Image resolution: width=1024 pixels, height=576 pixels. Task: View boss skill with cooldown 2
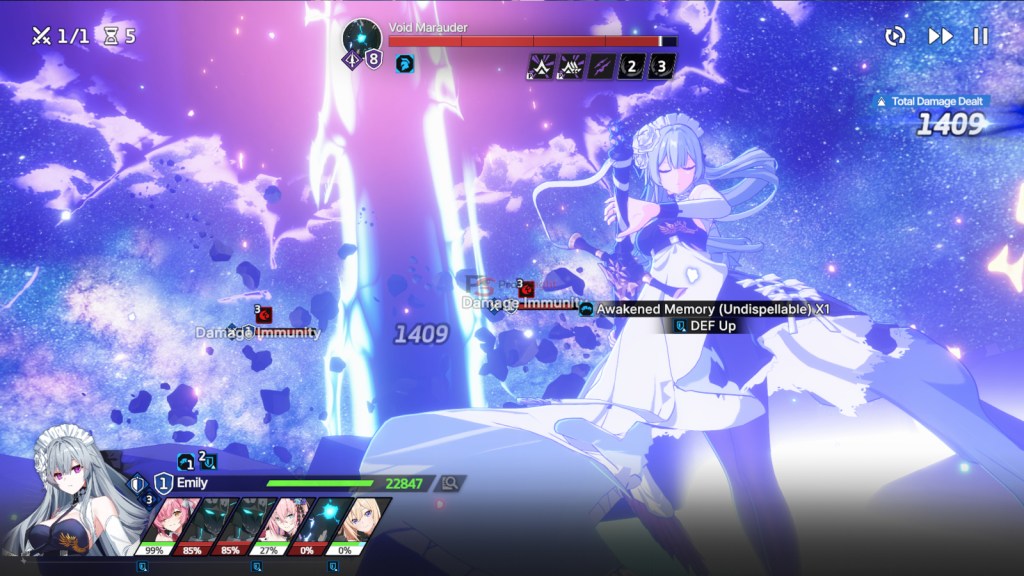(x=631, y=67)
